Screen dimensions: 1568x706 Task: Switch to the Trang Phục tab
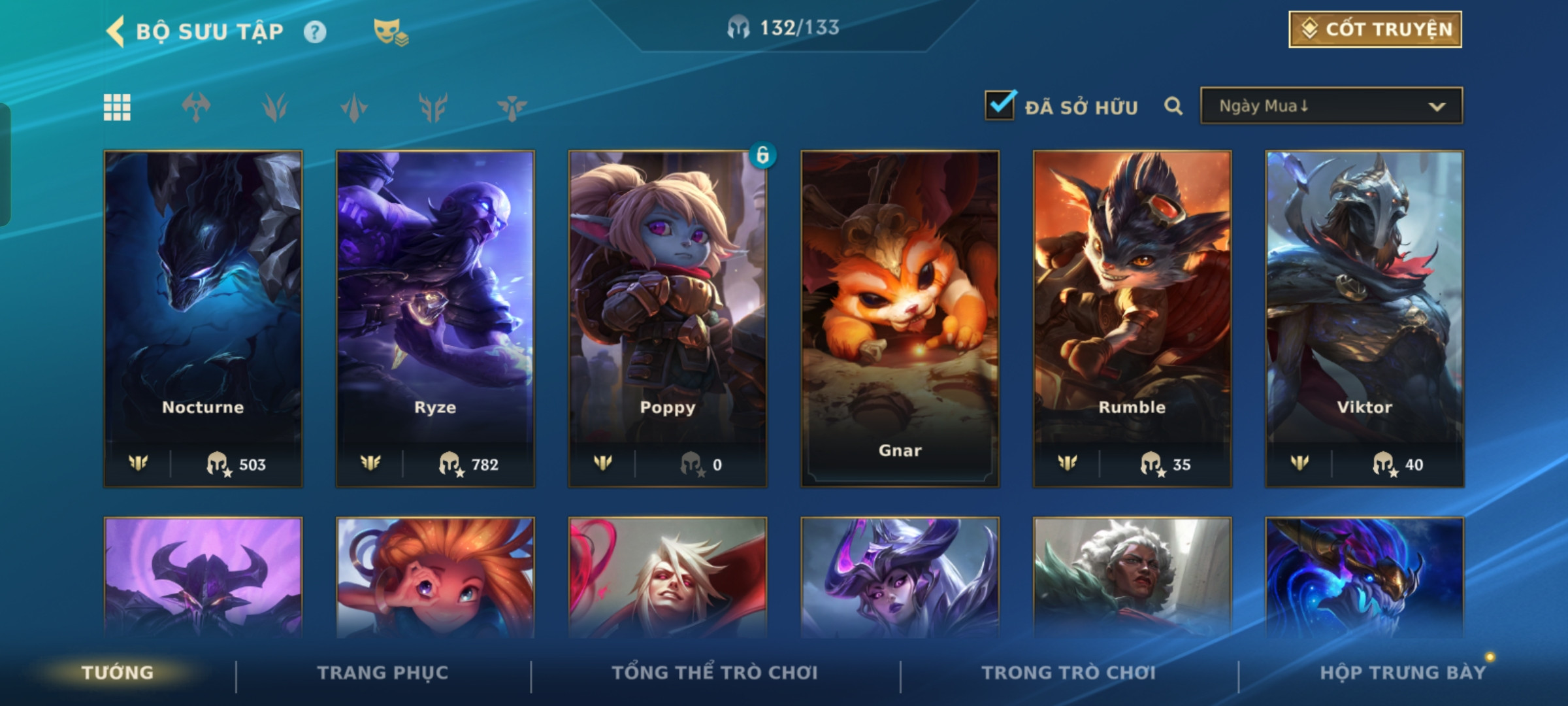[x=383, y=673]
